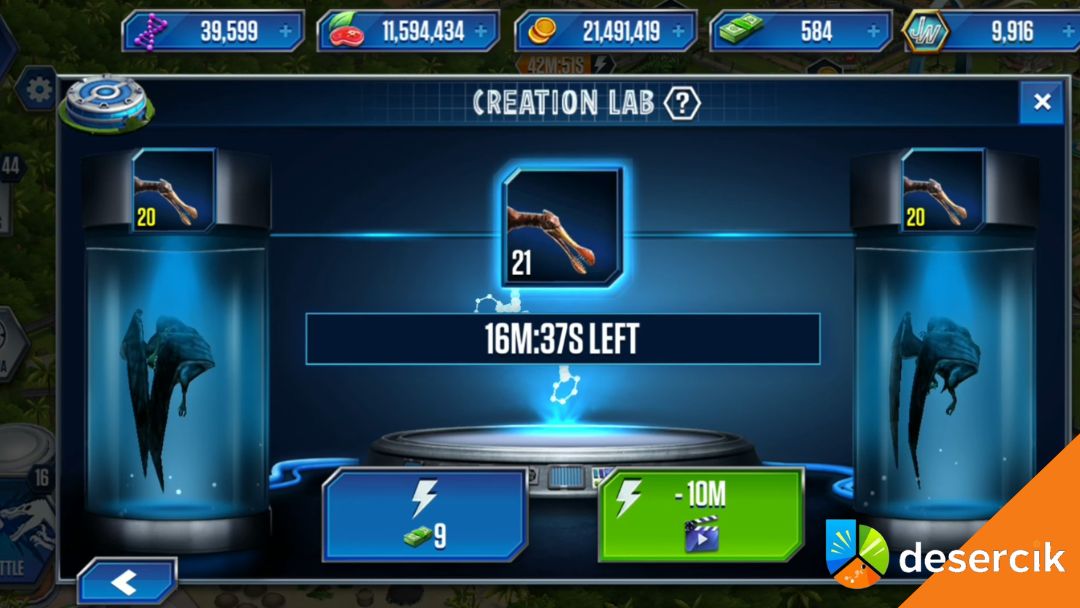
Task: Buy more gold coins
Action: coord(679,31)
